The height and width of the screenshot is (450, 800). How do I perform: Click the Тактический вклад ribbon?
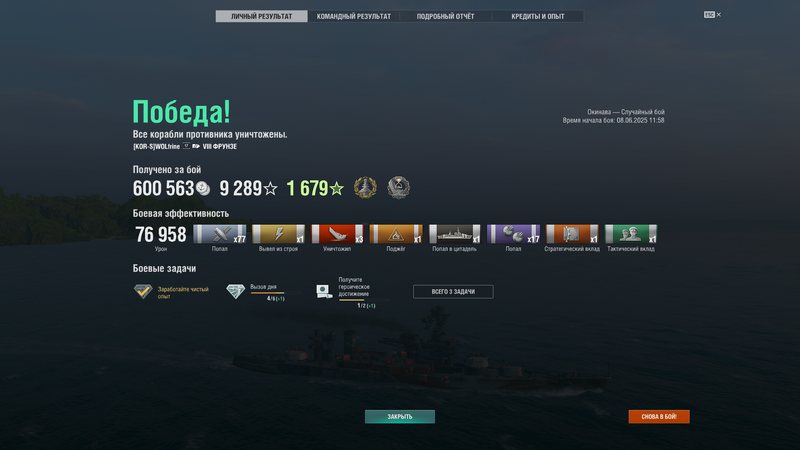point(631,234)
